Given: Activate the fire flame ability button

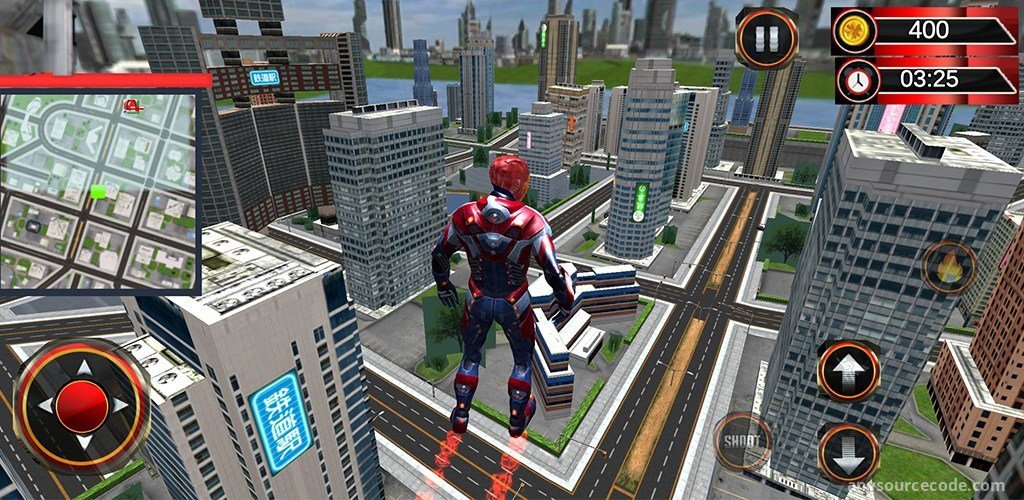Looking at the screenshot, I should pos(948,267).
